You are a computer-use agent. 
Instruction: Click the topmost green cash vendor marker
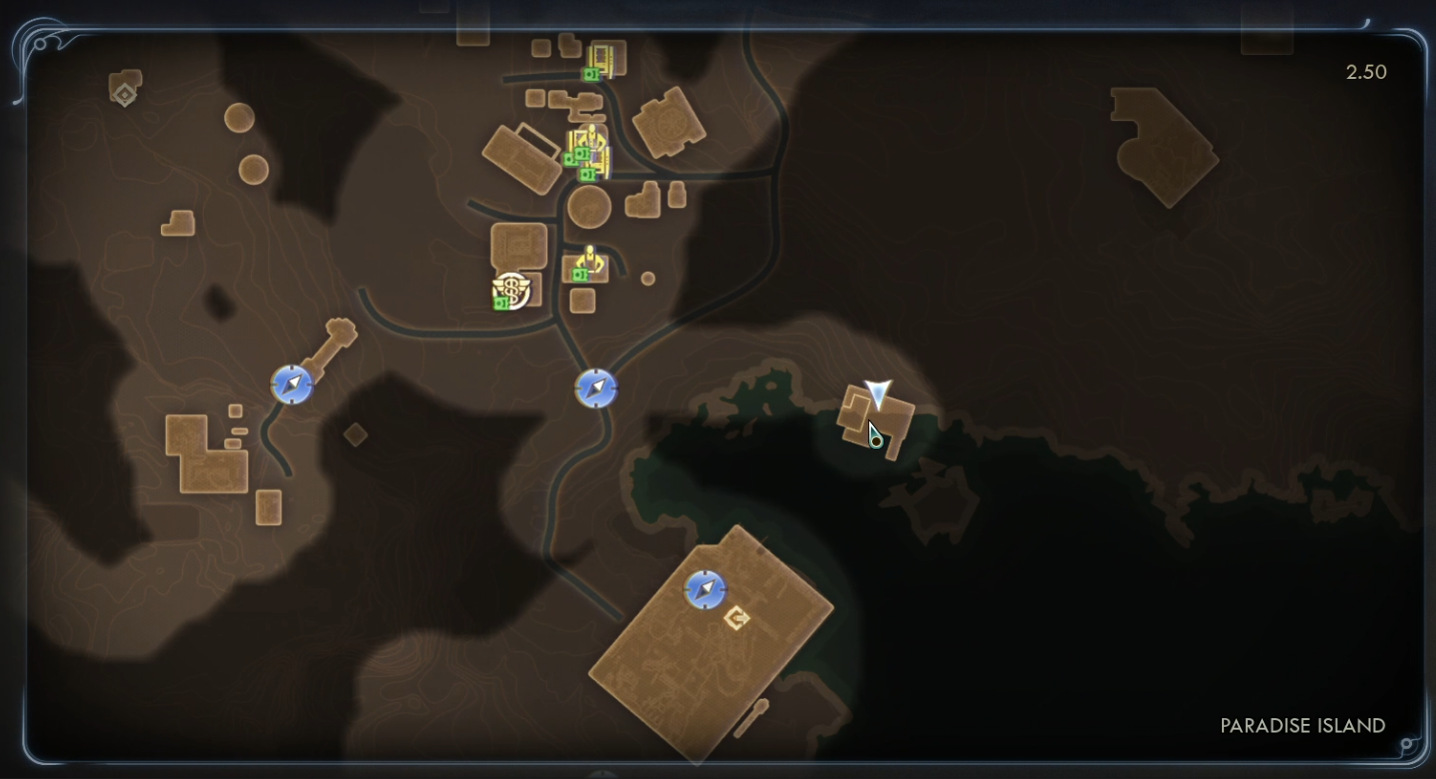click(591, 74)
